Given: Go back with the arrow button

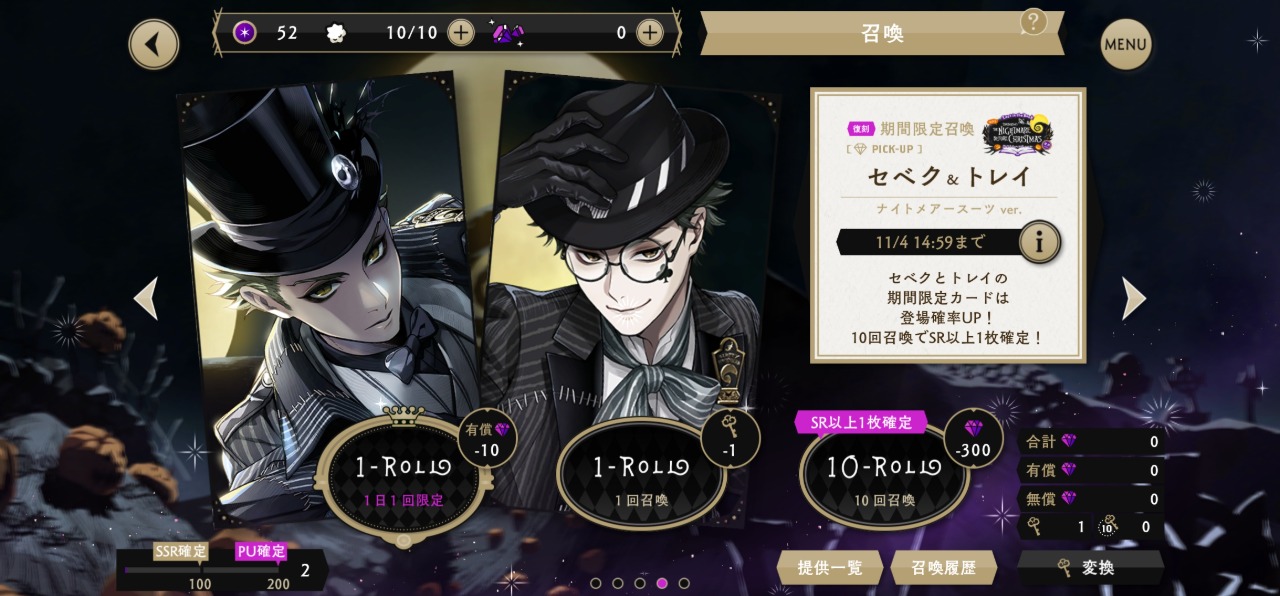Looking at the screenshot, I should pyautogui.click(x=154, y=44).
